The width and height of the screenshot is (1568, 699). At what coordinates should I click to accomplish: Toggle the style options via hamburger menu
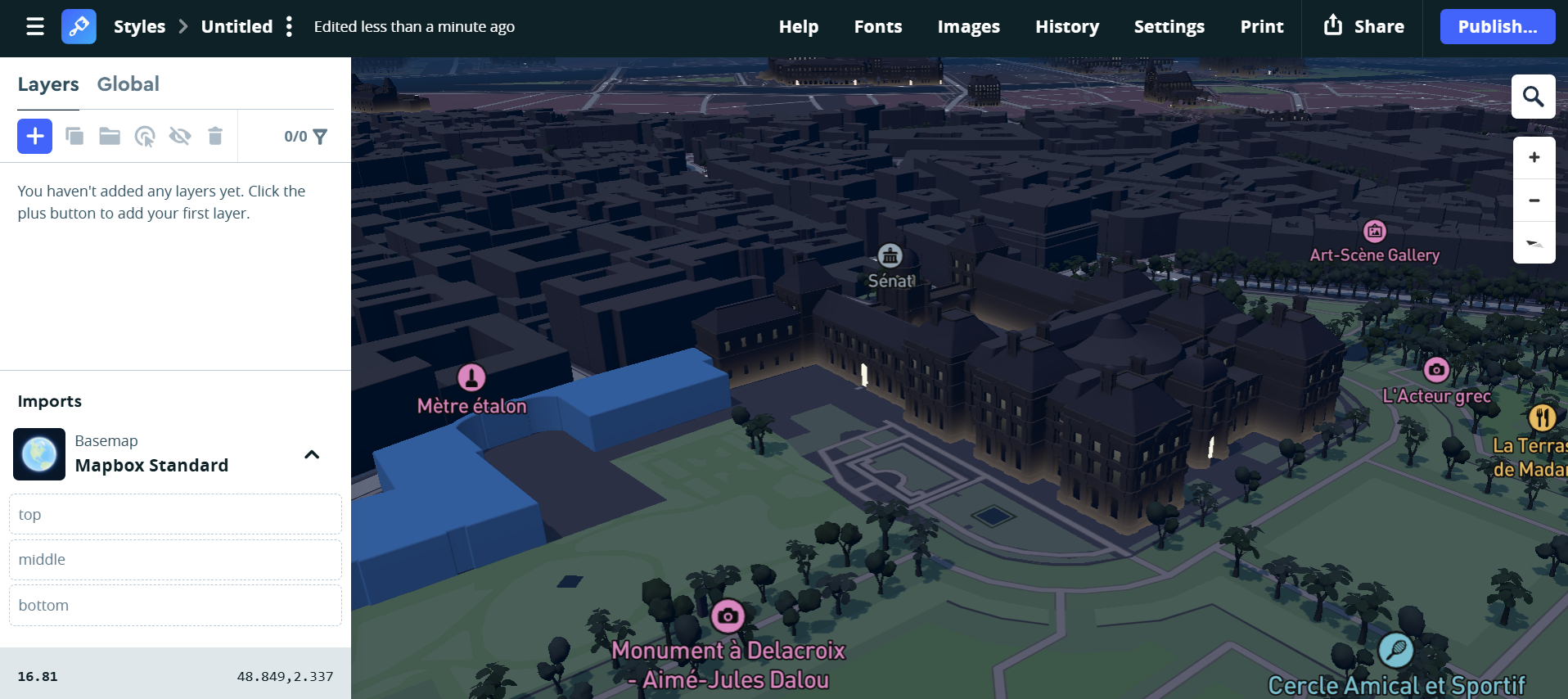pyautogui.click(x=34, y=25)
